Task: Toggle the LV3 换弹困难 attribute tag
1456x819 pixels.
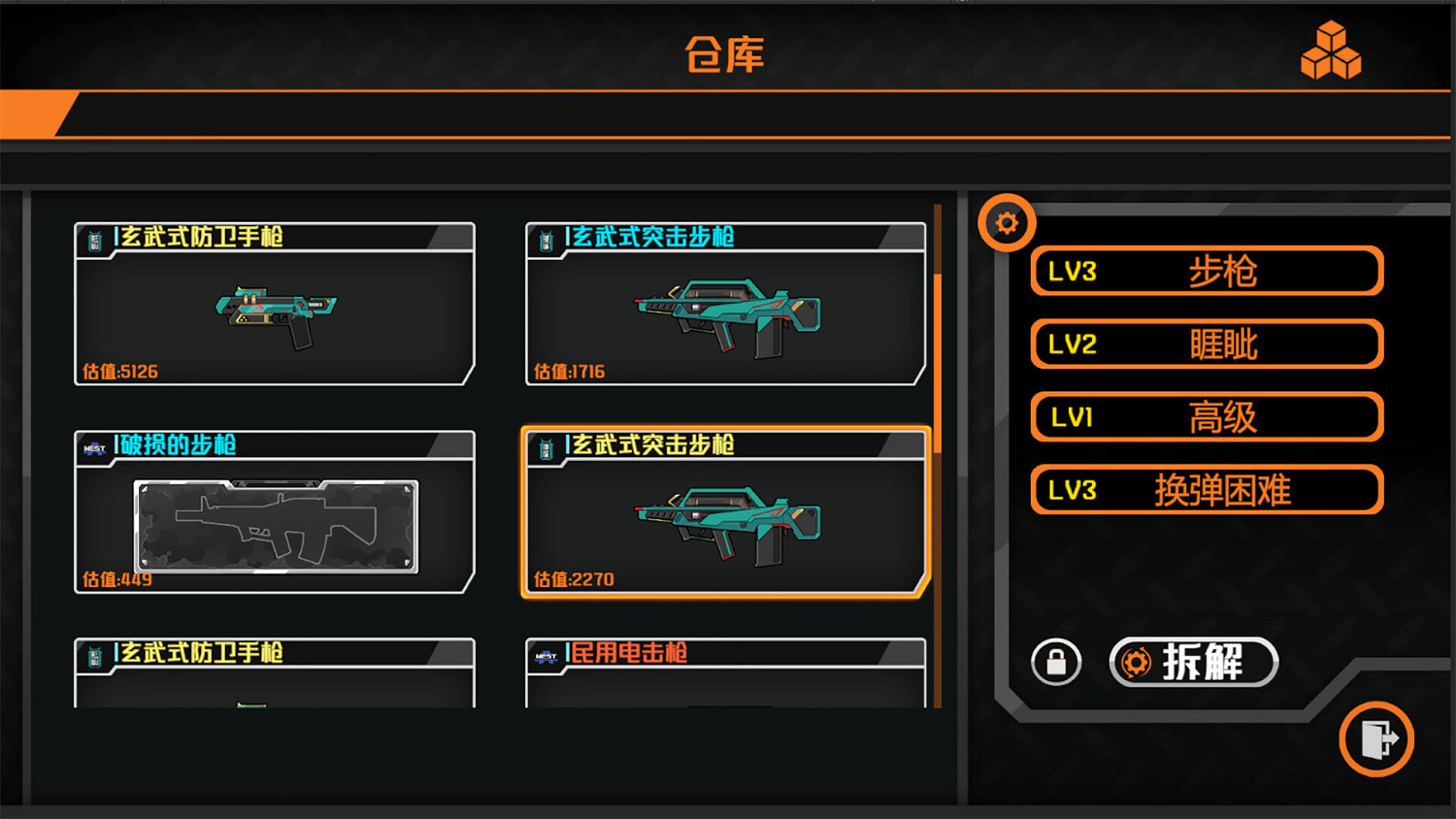Action: coord(1206,490)
